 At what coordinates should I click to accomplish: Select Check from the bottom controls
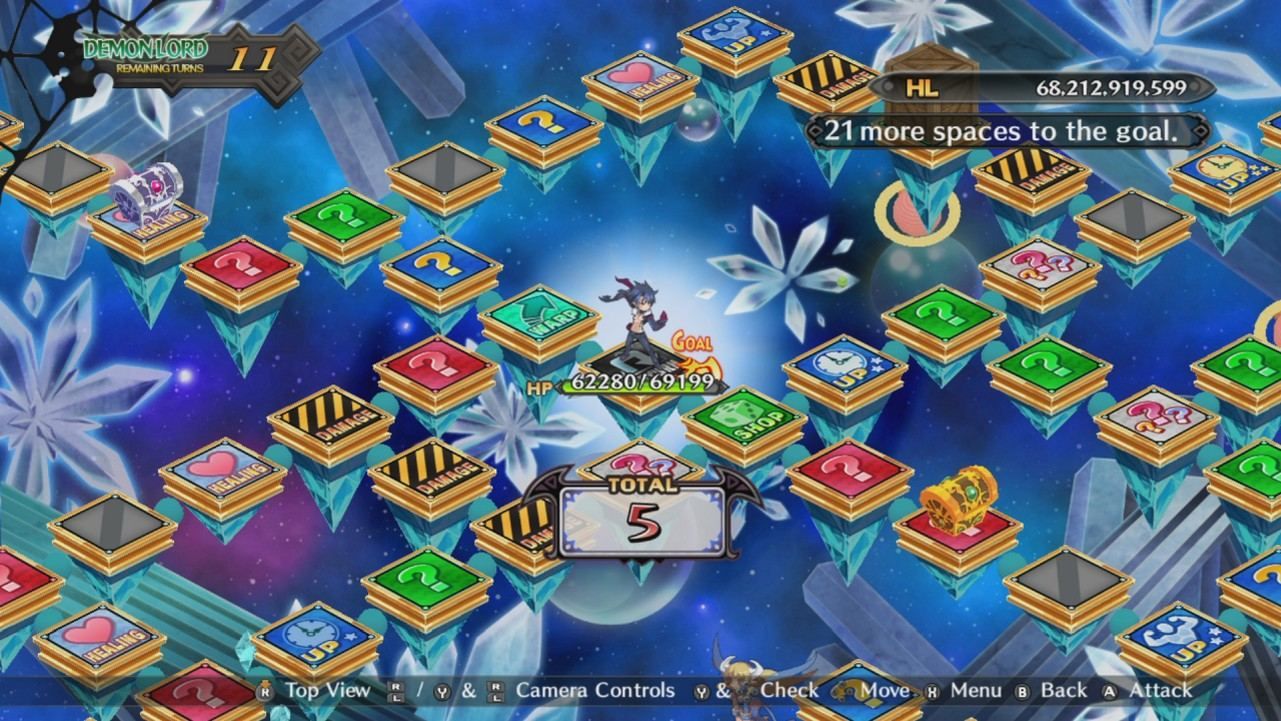[790, 690]
